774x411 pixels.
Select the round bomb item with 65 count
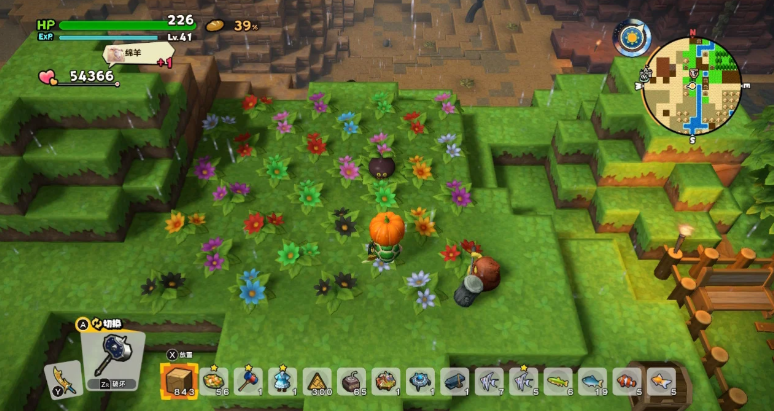[x=352, y=381]
